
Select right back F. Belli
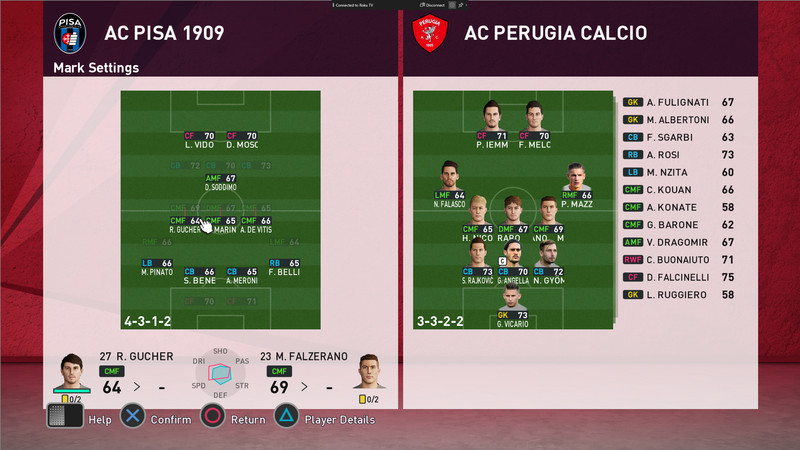click(285, 266)
